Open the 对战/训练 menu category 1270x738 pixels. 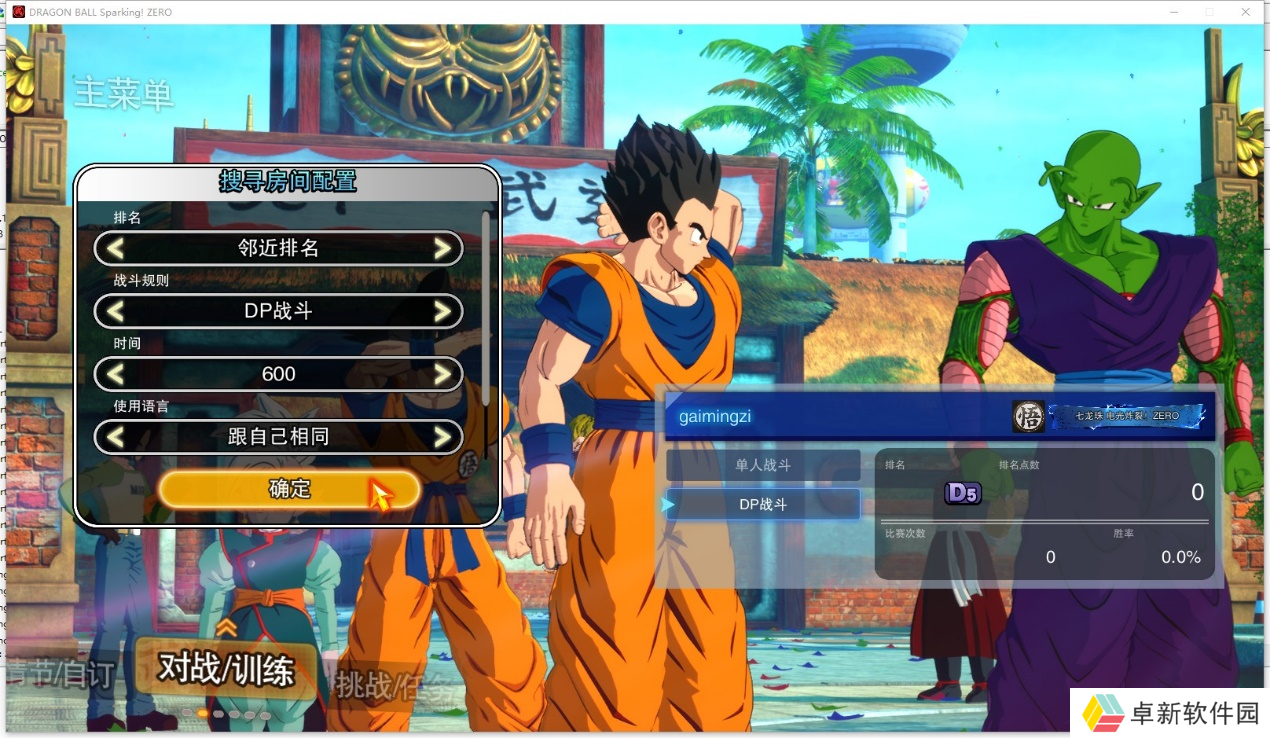(226, 670)
